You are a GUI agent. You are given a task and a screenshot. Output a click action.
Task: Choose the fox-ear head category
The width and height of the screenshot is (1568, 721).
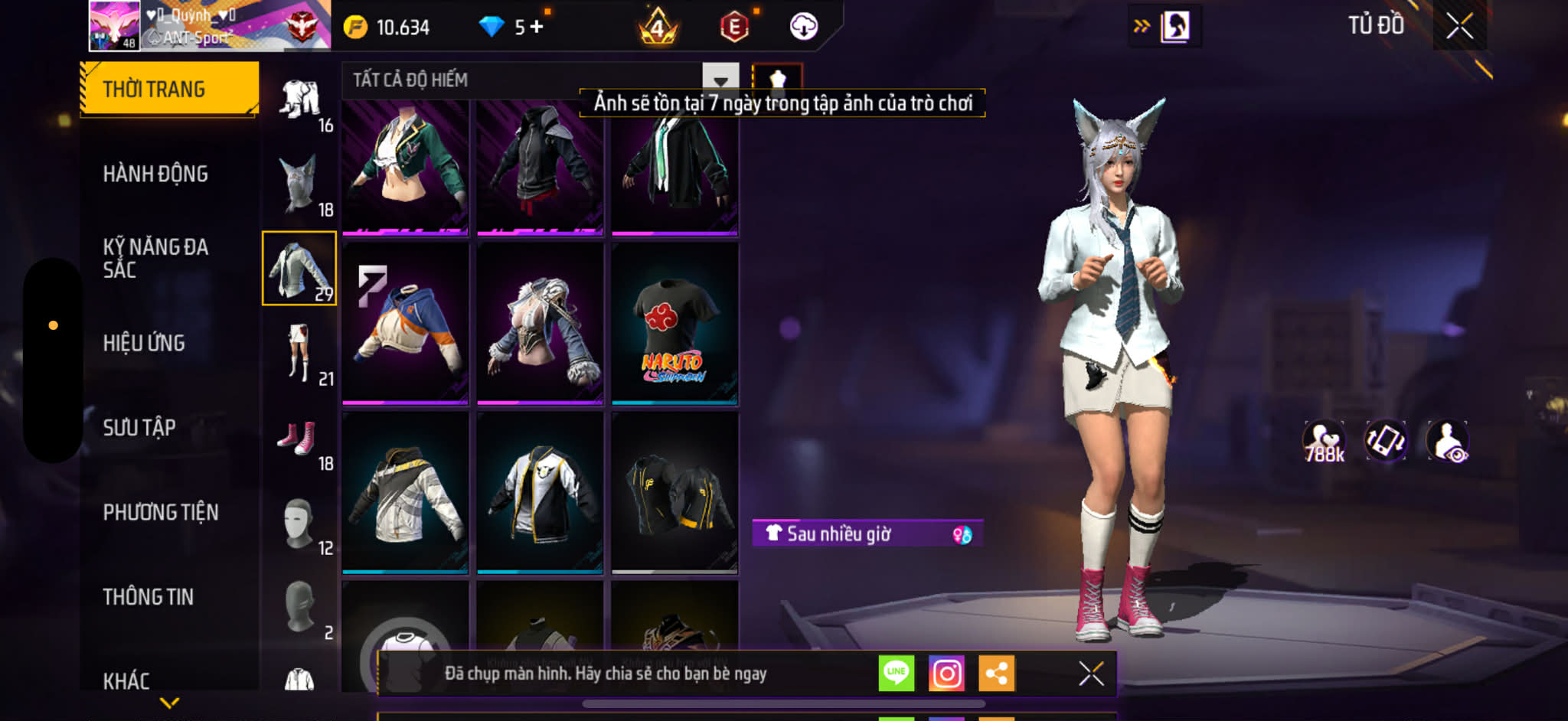click(x=299, y=184)
